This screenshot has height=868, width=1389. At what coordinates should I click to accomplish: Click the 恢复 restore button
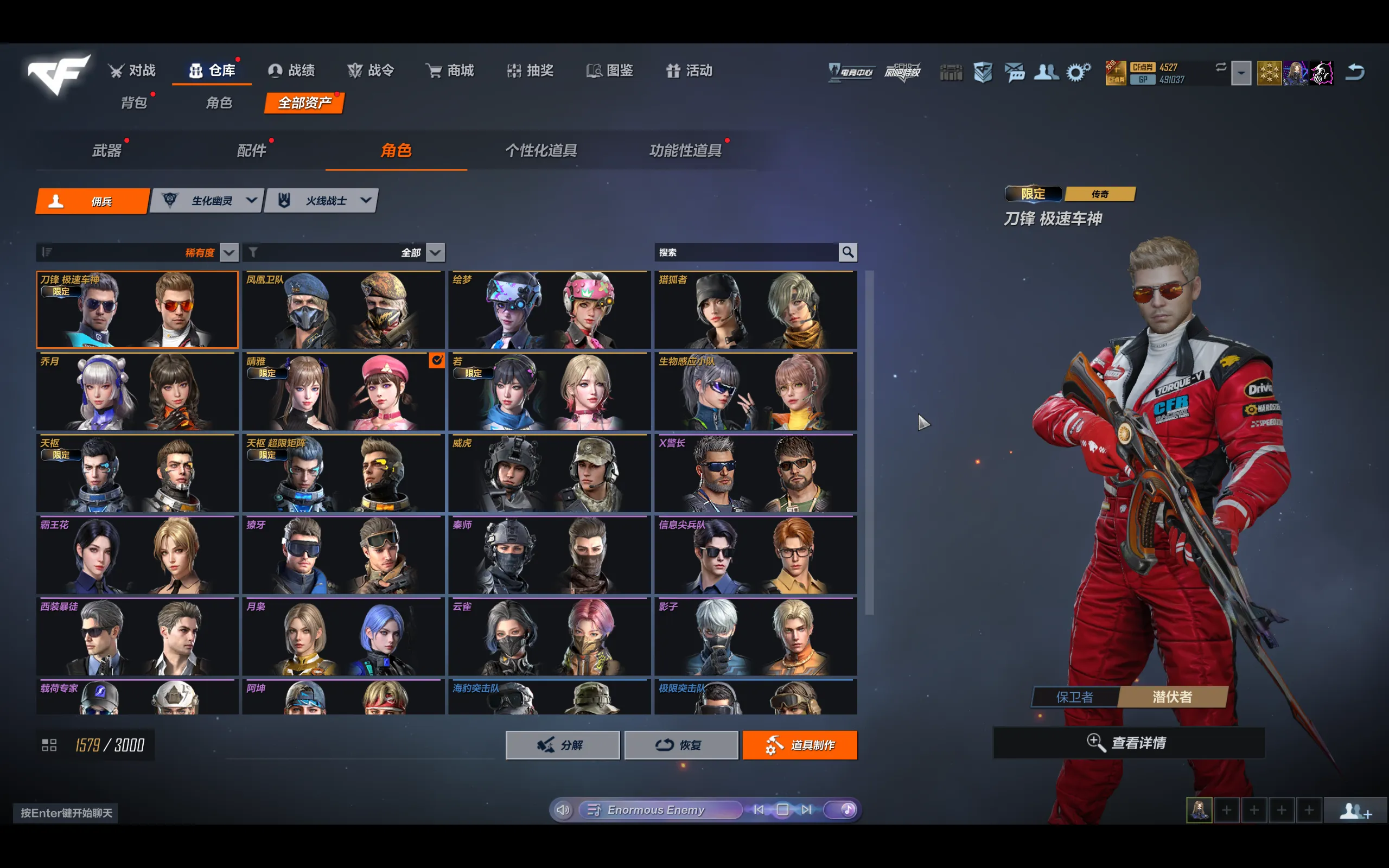[681, 745]
